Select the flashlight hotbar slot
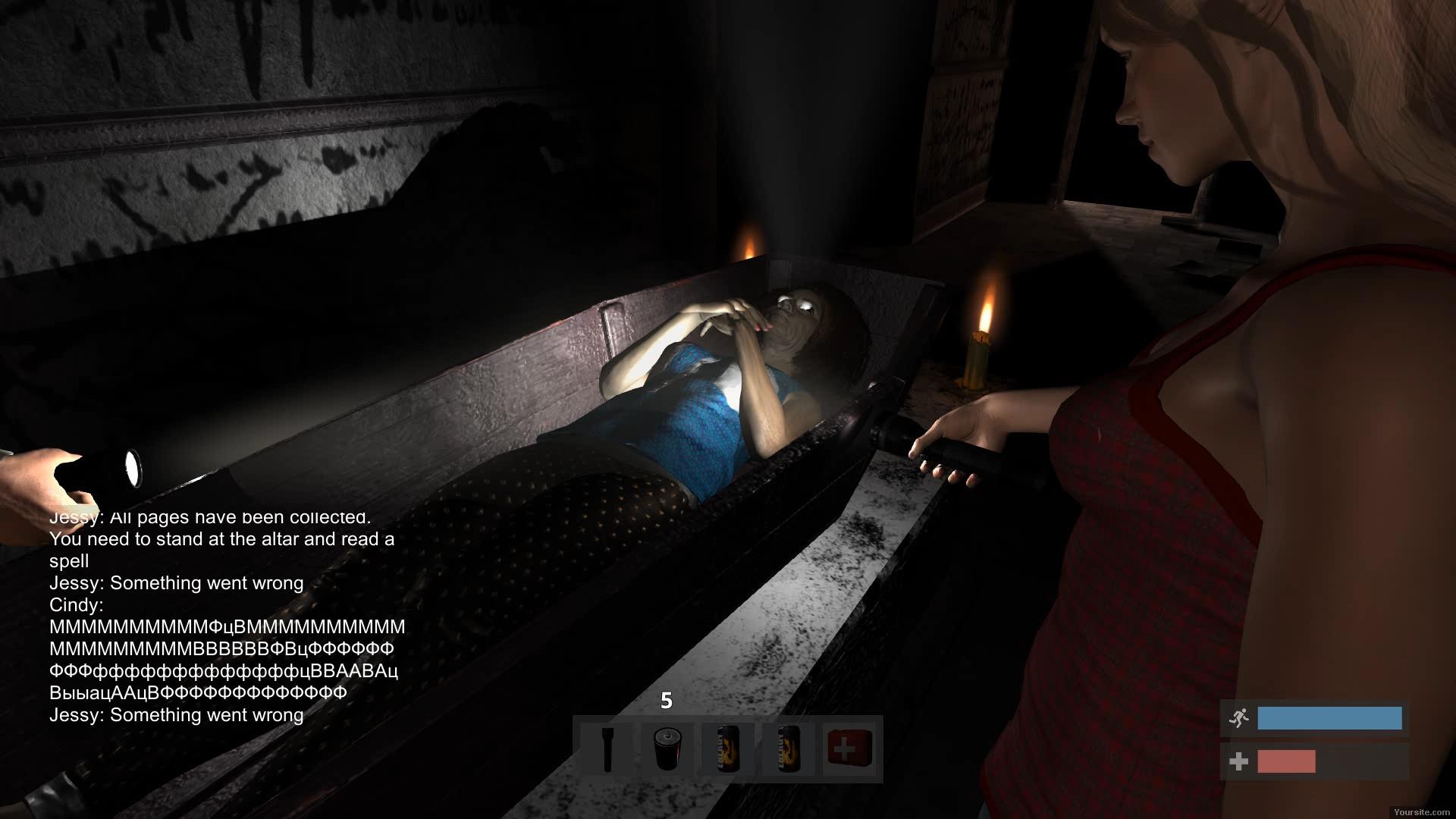 click(607, 749)
